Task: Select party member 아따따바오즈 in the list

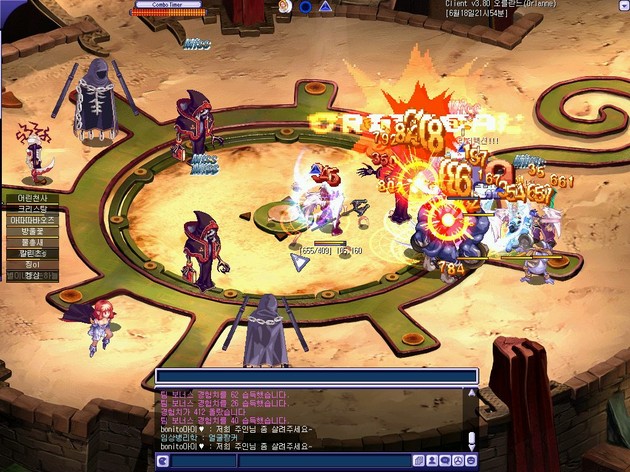Action: (x=32, y=220)
